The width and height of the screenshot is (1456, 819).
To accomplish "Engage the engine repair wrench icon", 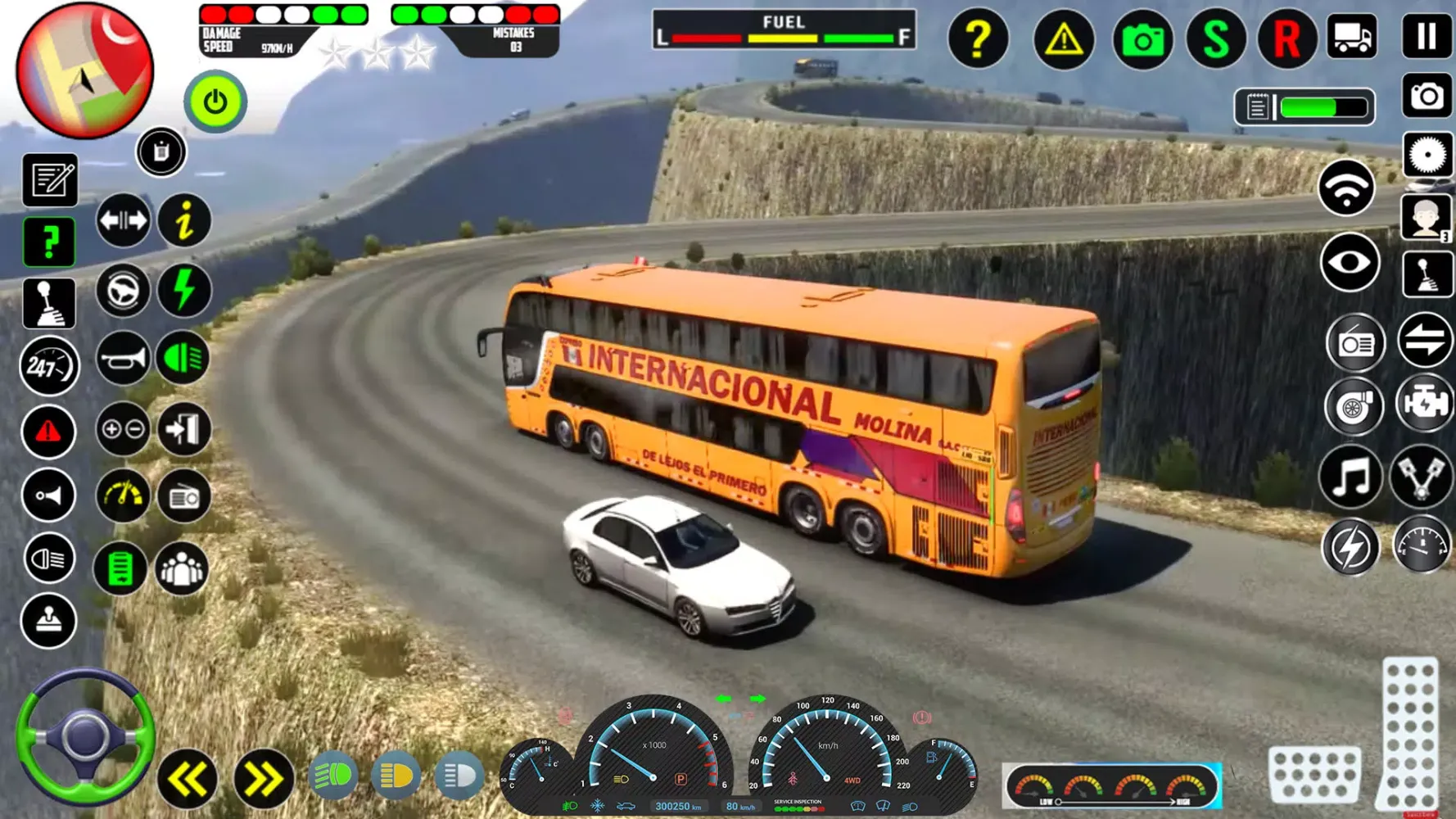I will 1425,407.
